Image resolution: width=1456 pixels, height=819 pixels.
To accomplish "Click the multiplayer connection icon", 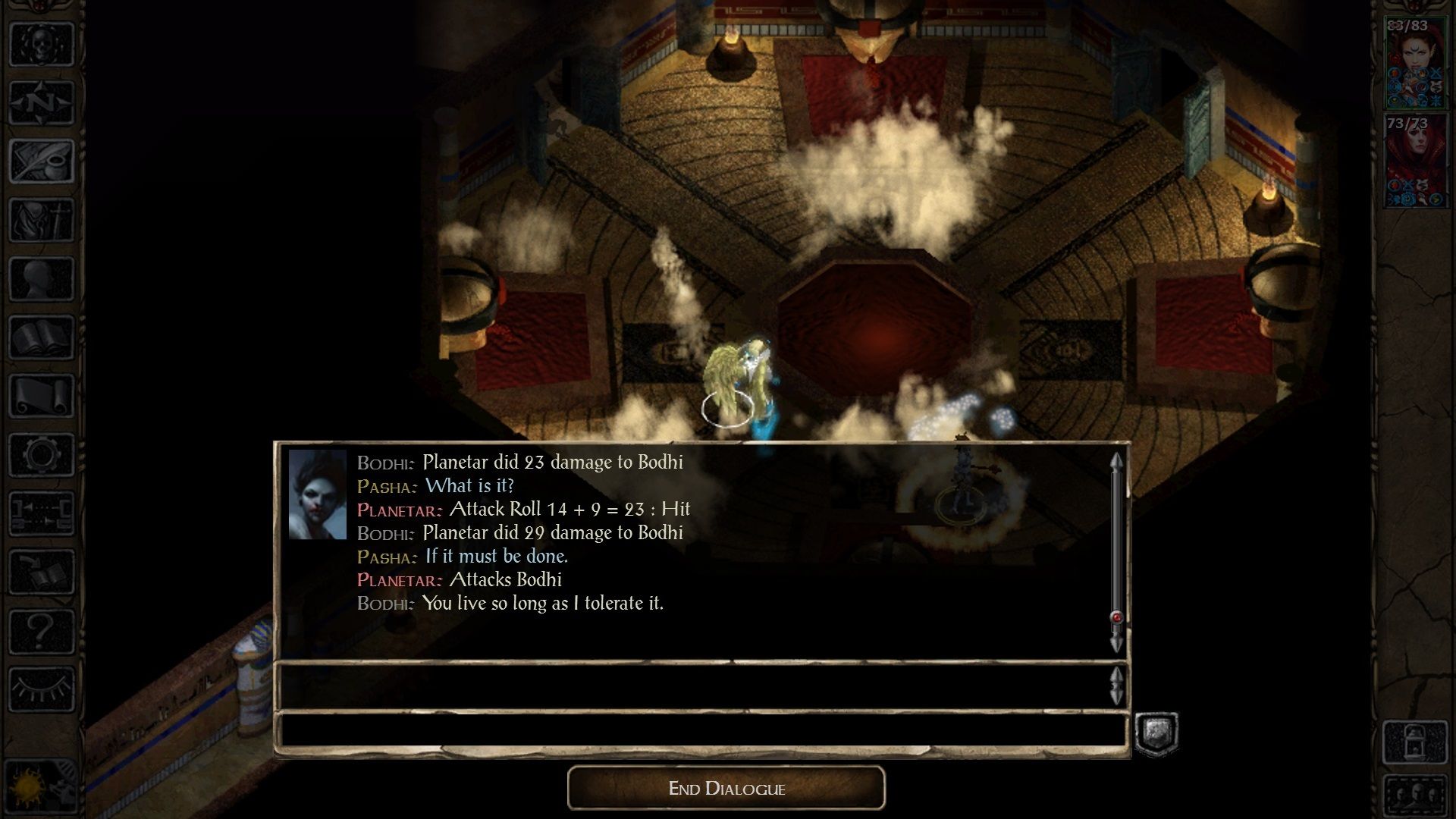I will [x=42, y=513].
